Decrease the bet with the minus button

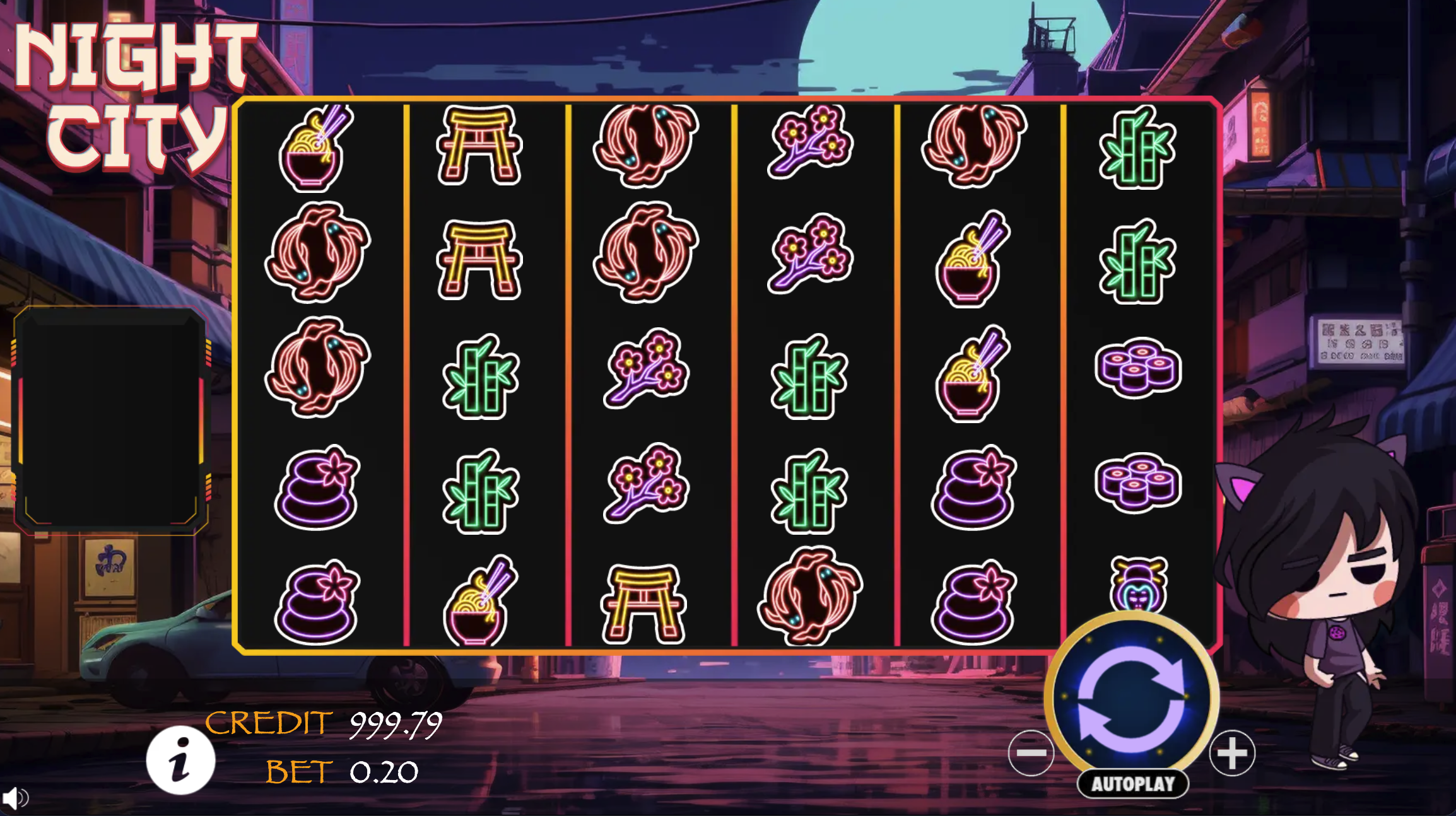pos(1031,752)
